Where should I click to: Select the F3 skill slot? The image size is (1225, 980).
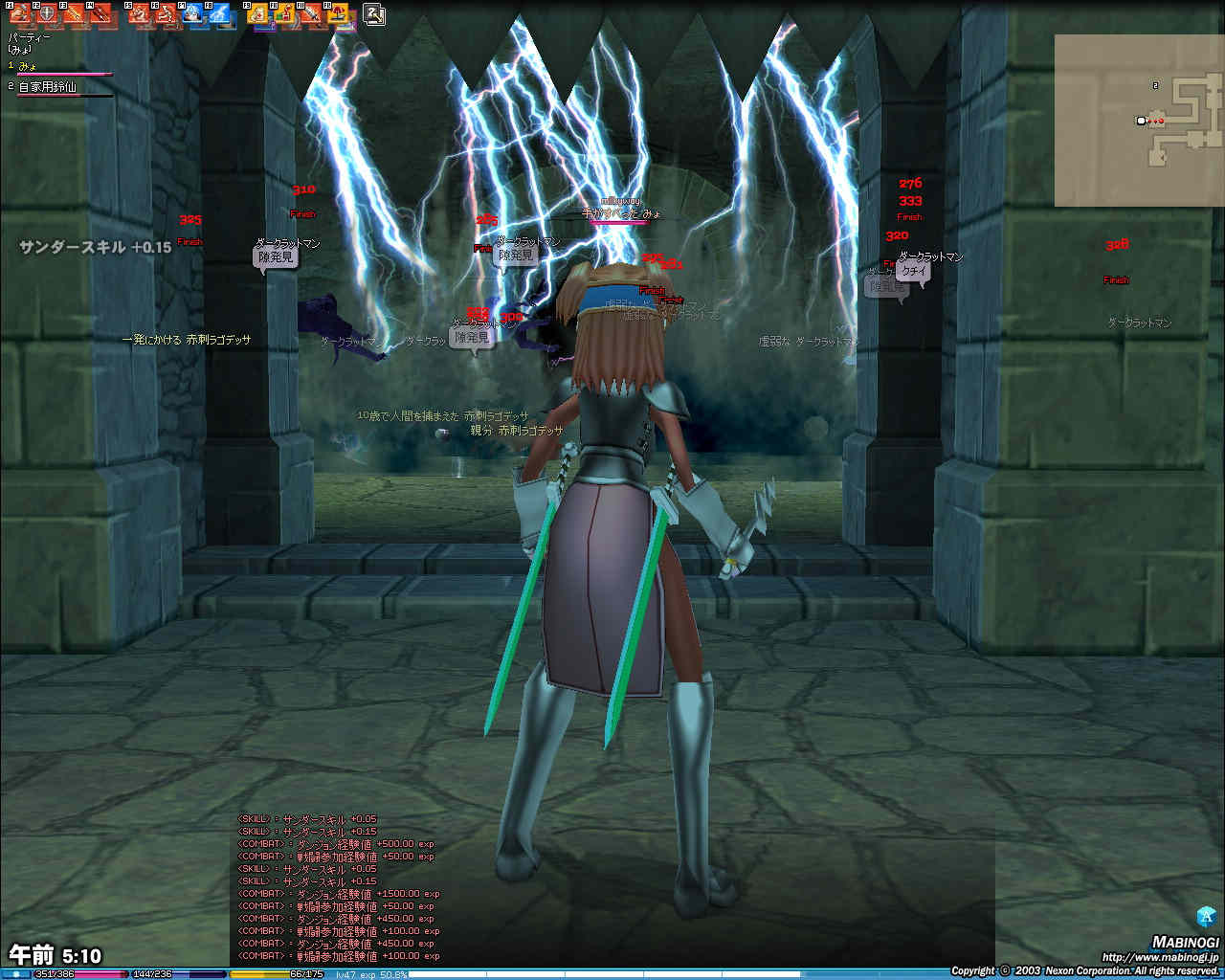[73, 15]
